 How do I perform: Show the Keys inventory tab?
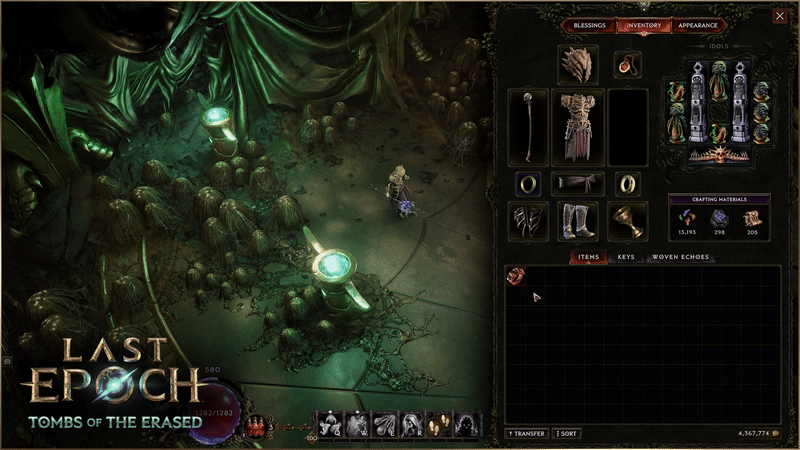626,257
